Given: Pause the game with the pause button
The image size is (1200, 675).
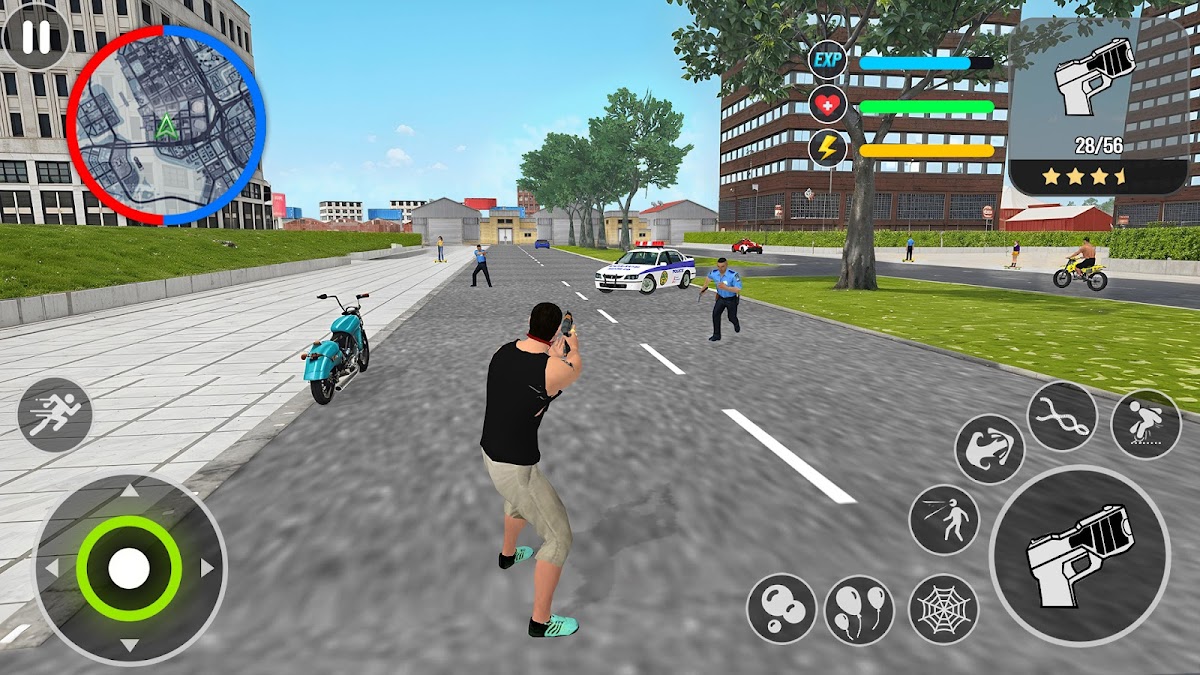Looking at the screenshot, I should 35,36.
